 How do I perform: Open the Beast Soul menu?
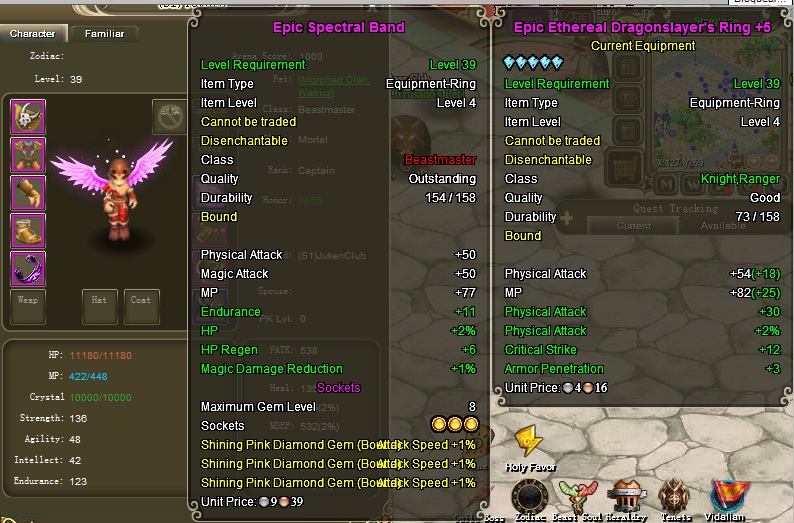pyautogui.click(x=578, y=495)
